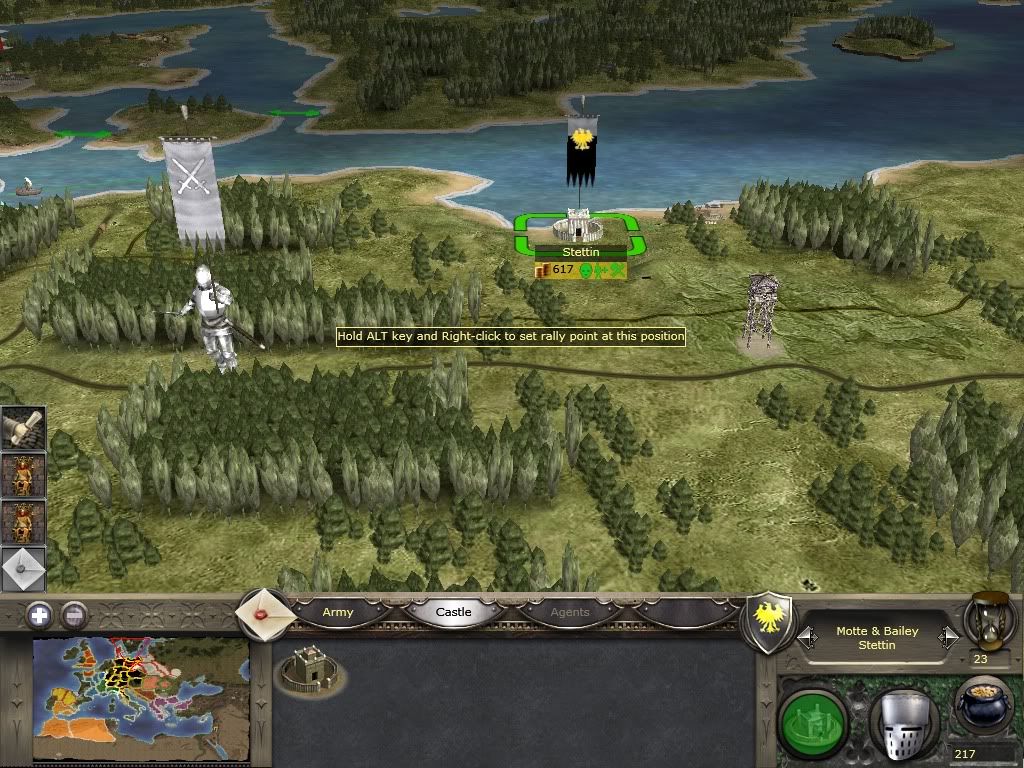
Task: Zoom out with the minus button
Action: pos(75,615)
